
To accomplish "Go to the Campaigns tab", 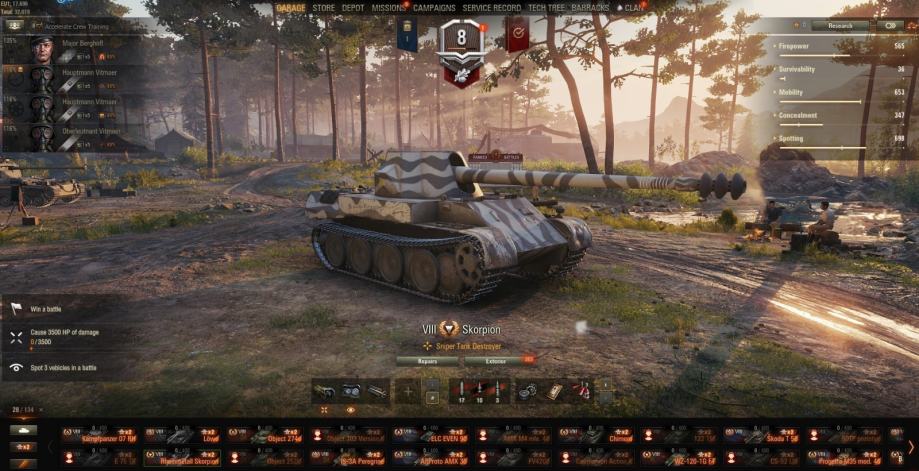I will [x=434, y=8].
